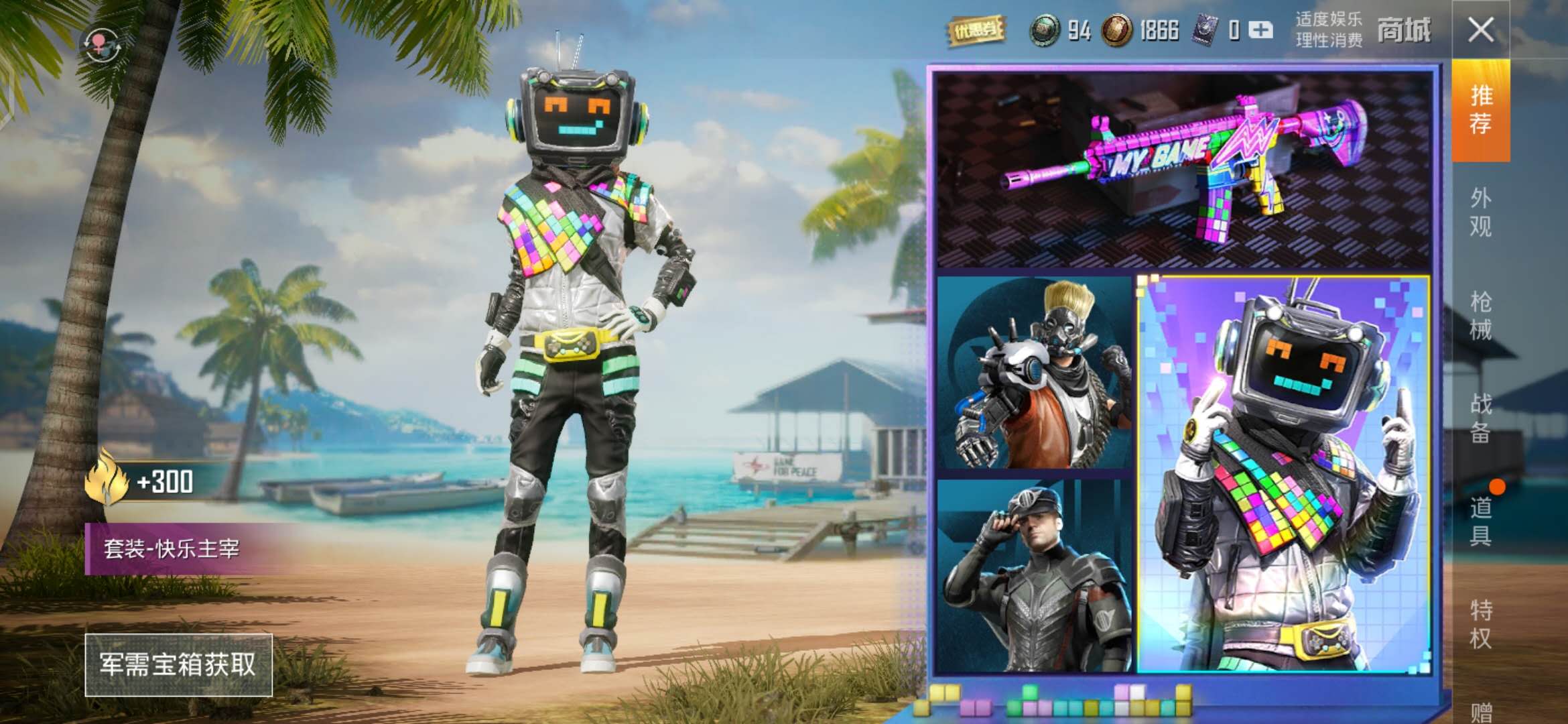Viewport: 1568px width, 724px height.
Task: Switch to the 特权 privileges tab
Action: tap(1480, 624)
